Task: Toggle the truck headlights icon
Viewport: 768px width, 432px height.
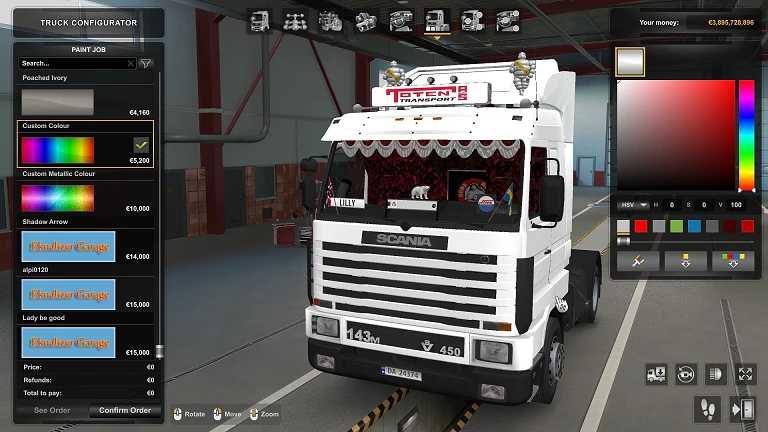Action: 715,374
